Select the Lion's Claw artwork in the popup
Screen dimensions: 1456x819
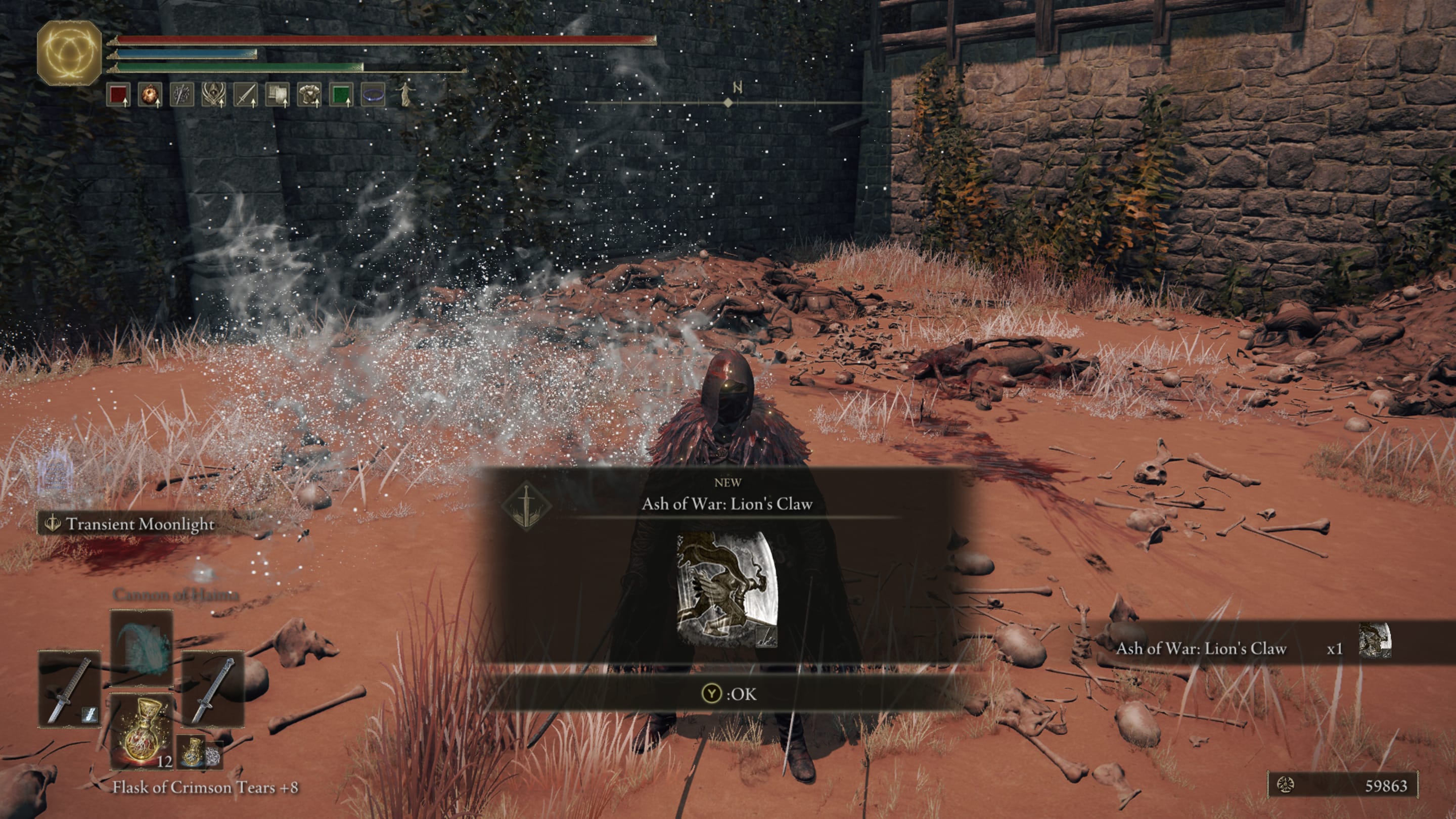(727, 589)
